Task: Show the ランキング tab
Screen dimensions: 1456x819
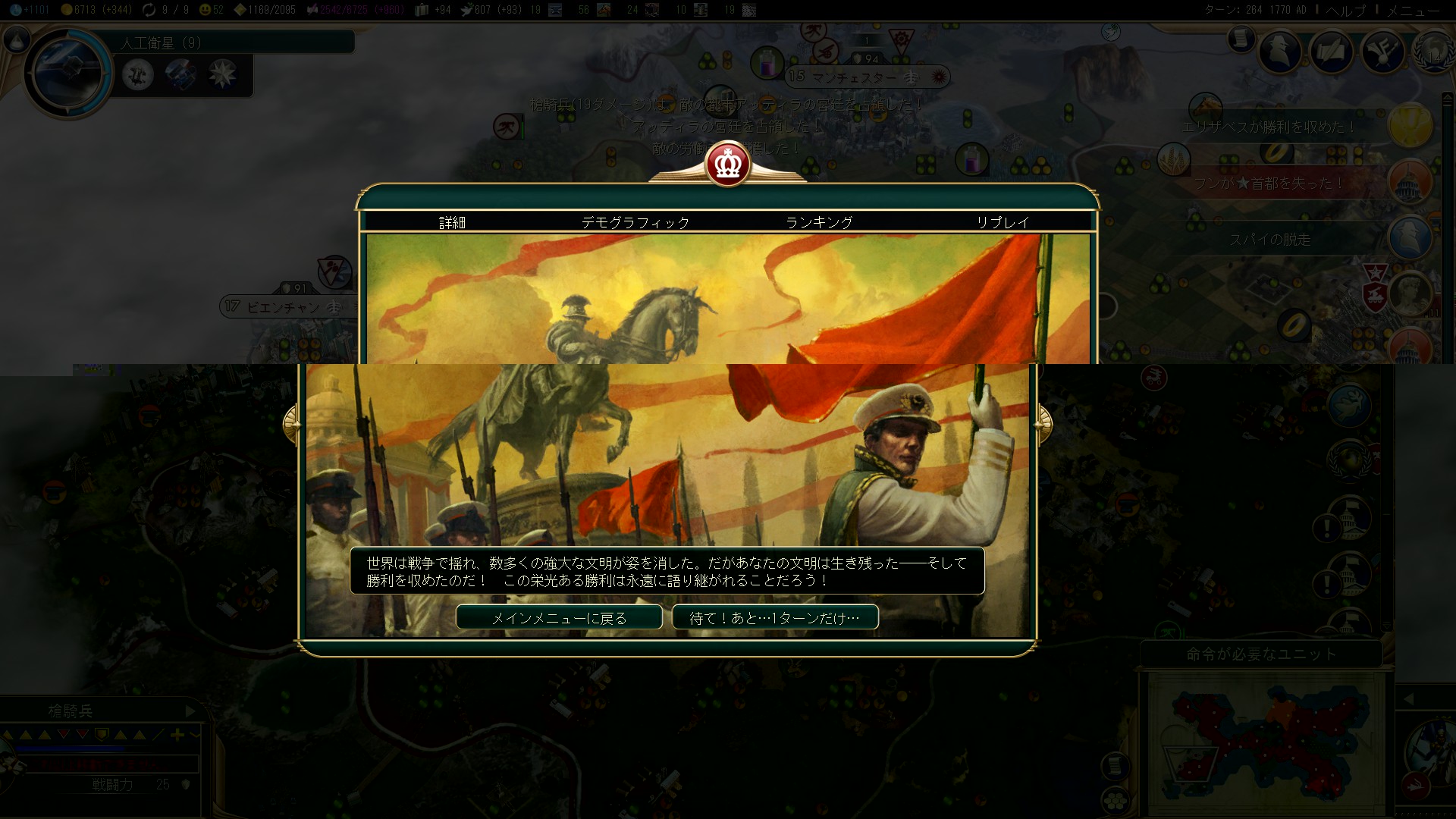Action: click(x=819, y=222)
